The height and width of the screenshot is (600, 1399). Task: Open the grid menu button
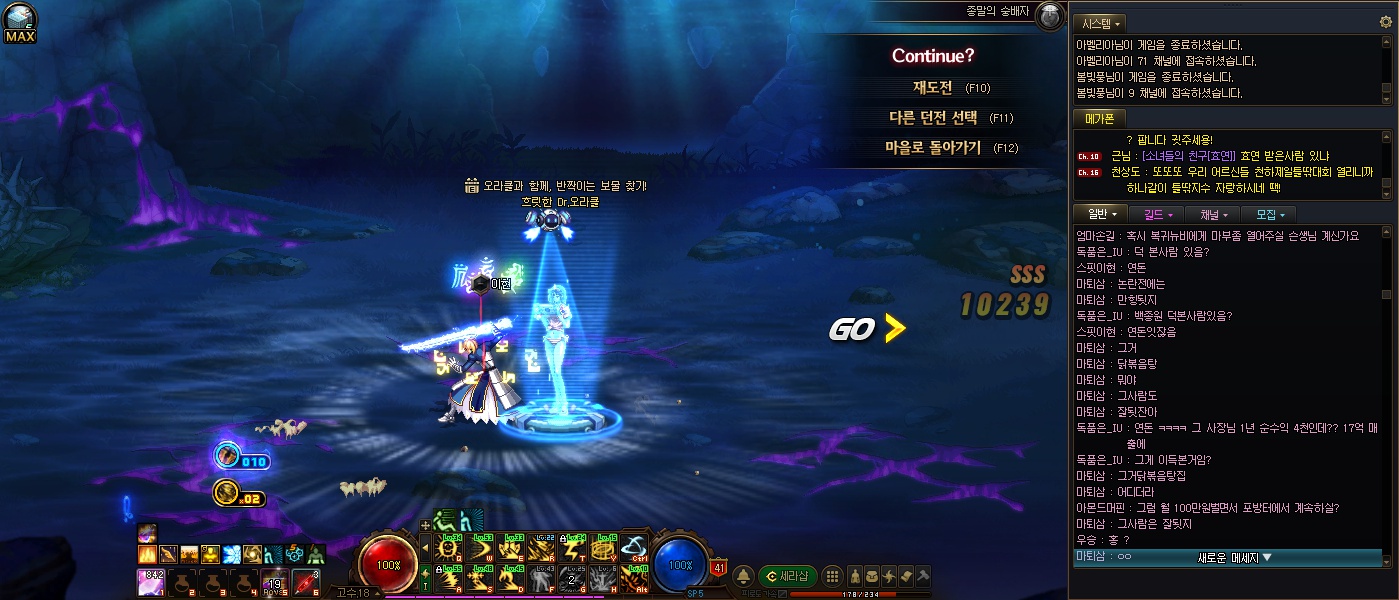831,576
